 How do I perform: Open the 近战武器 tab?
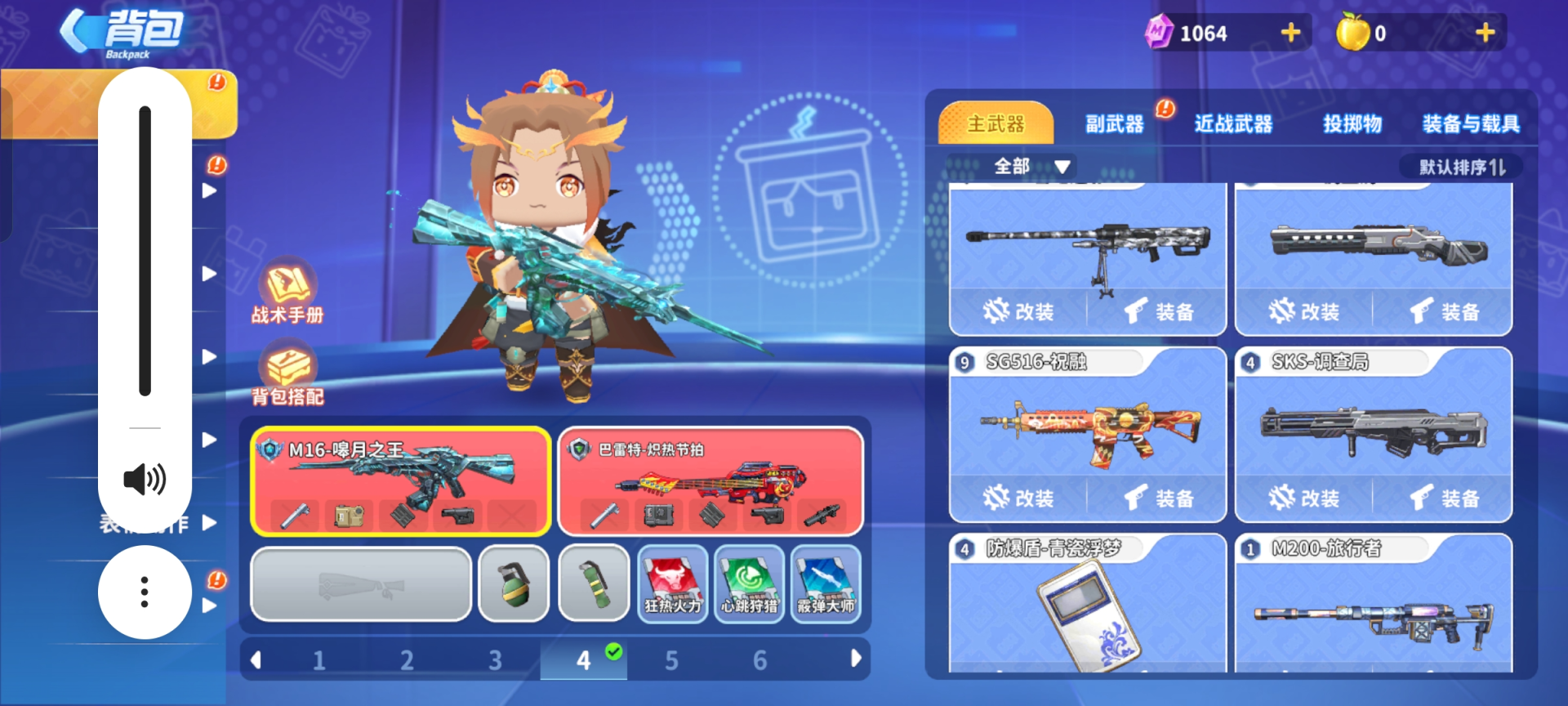[1233, 124]
